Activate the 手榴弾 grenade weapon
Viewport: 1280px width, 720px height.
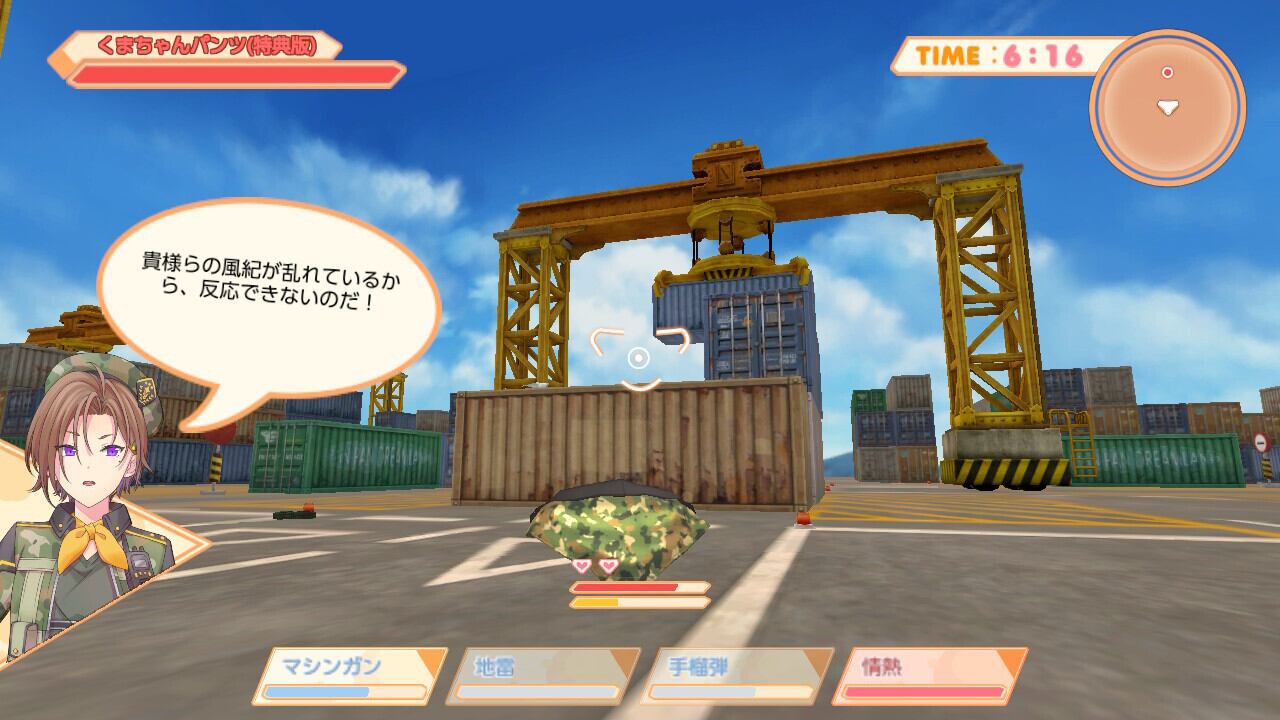coord(738,676)
